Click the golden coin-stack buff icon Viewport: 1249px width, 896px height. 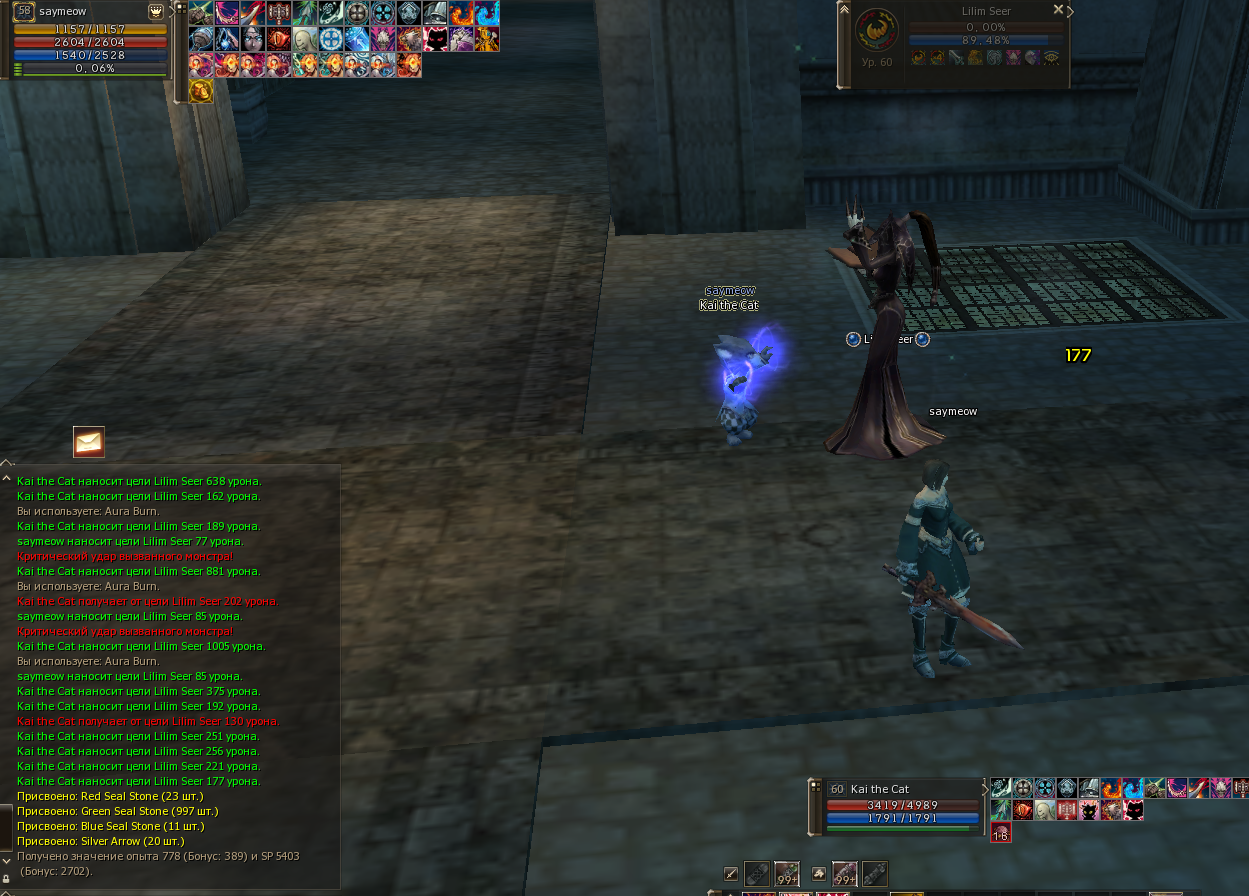point(201,91)
